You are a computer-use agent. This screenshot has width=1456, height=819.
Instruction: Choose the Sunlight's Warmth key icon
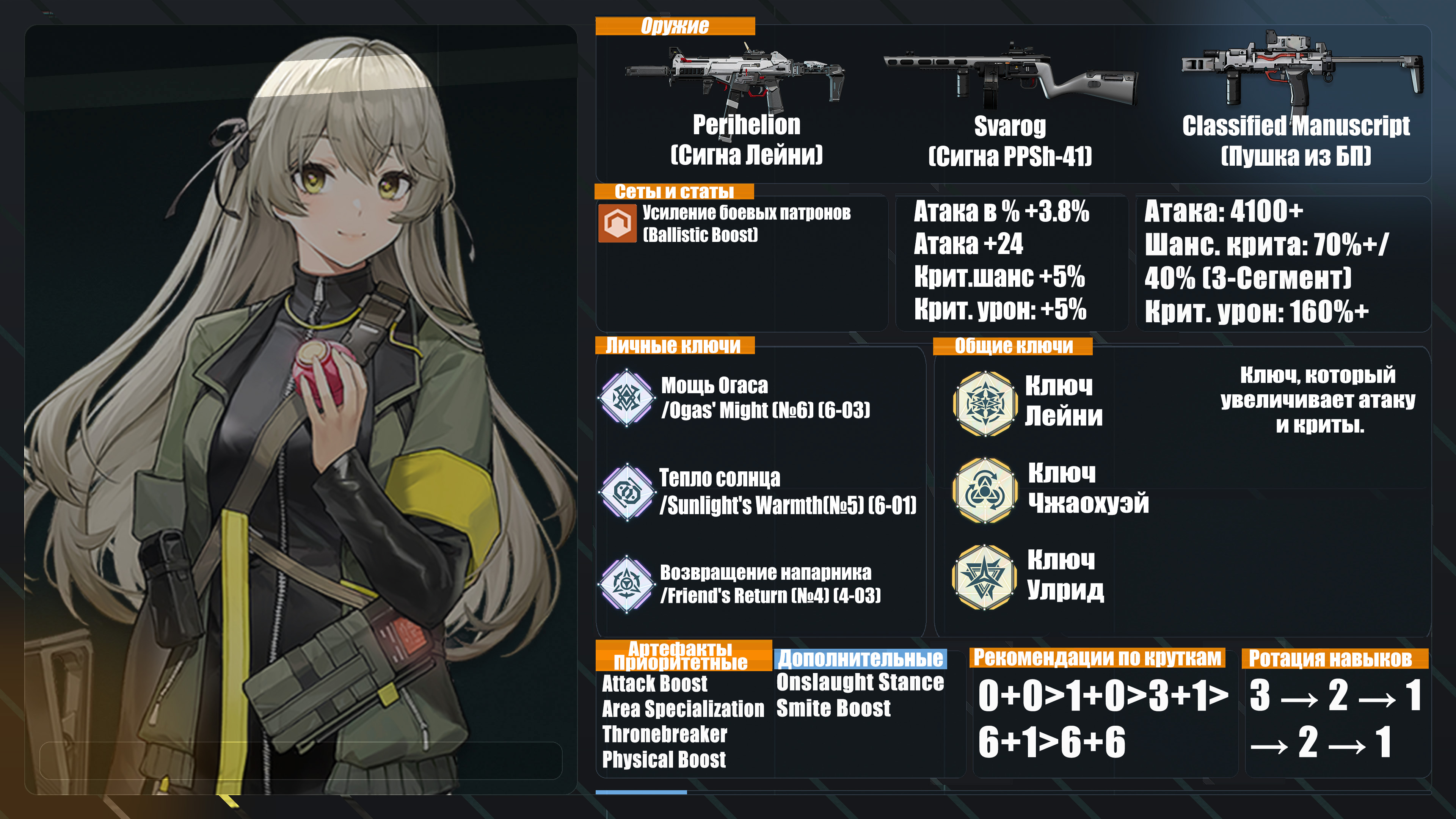(626, 492)
